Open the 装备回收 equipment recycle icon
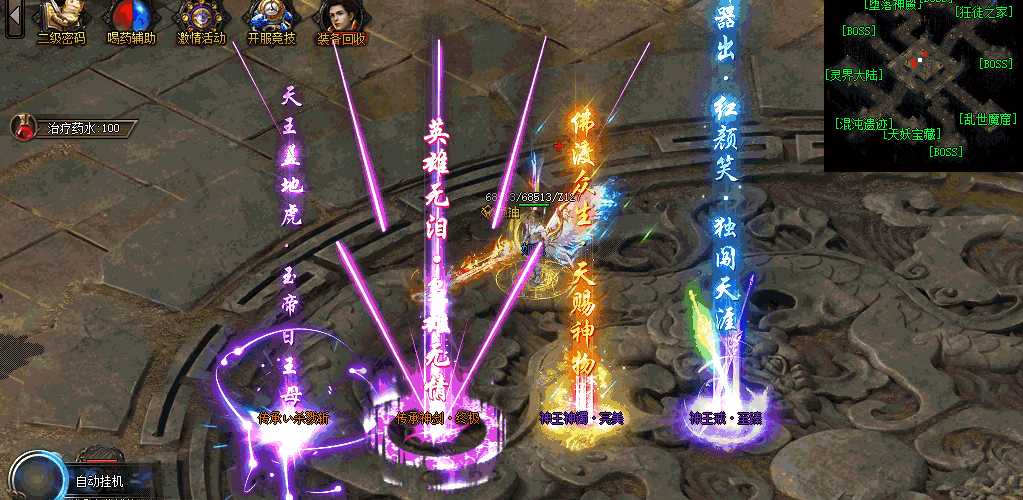 tap(341, 22)
